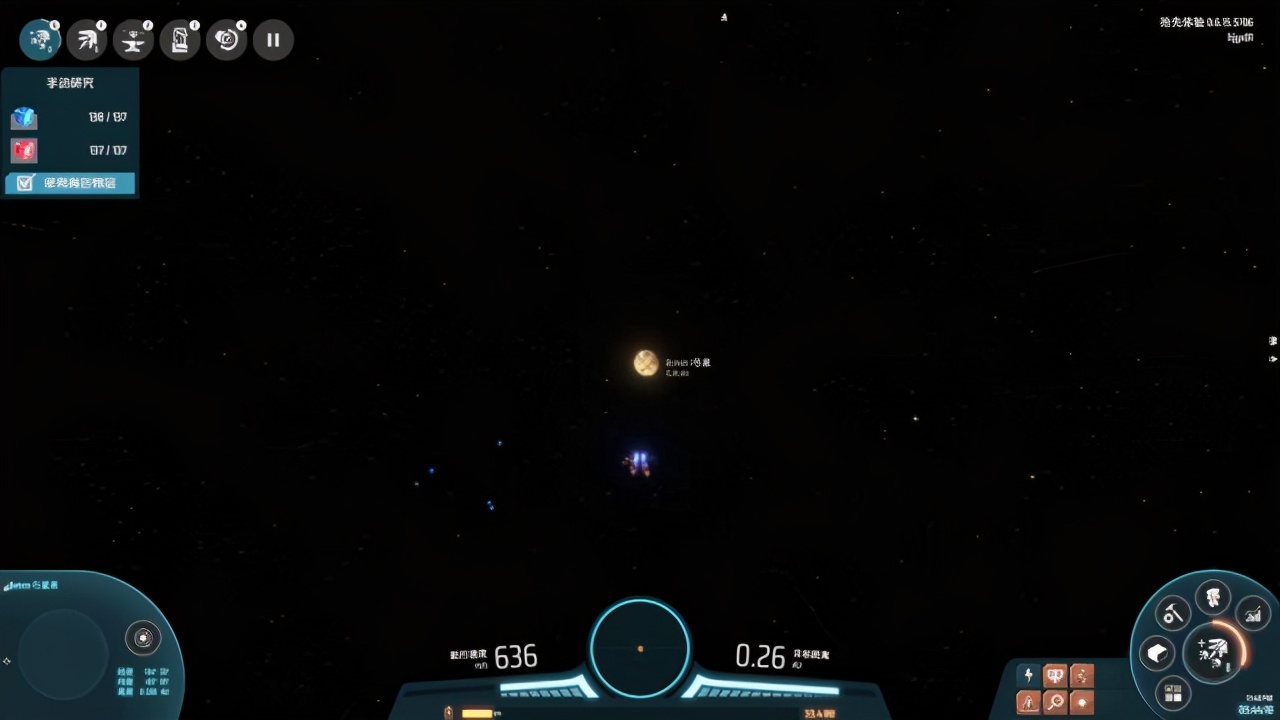
Task: Click the fuel gauge bar at bottom center
Action: tap(478, 713)
